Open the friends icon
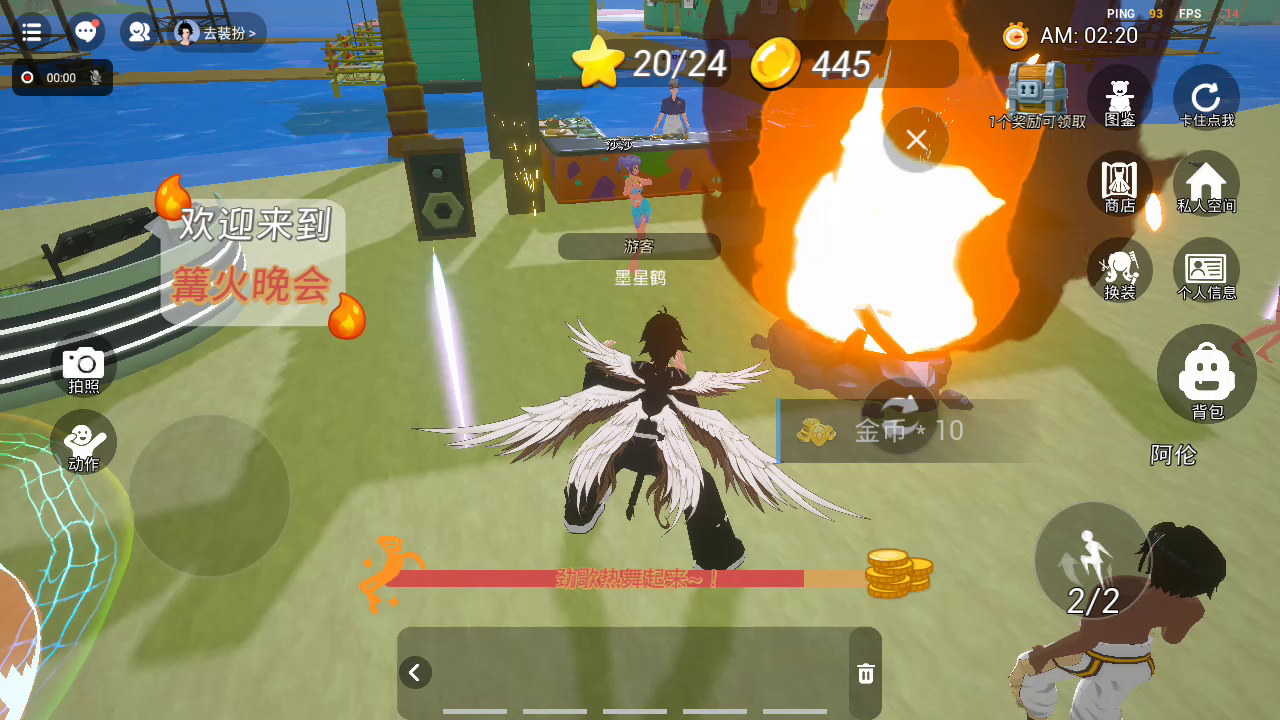This screenshot has width=1280, height=720. (x=139, y=32)
